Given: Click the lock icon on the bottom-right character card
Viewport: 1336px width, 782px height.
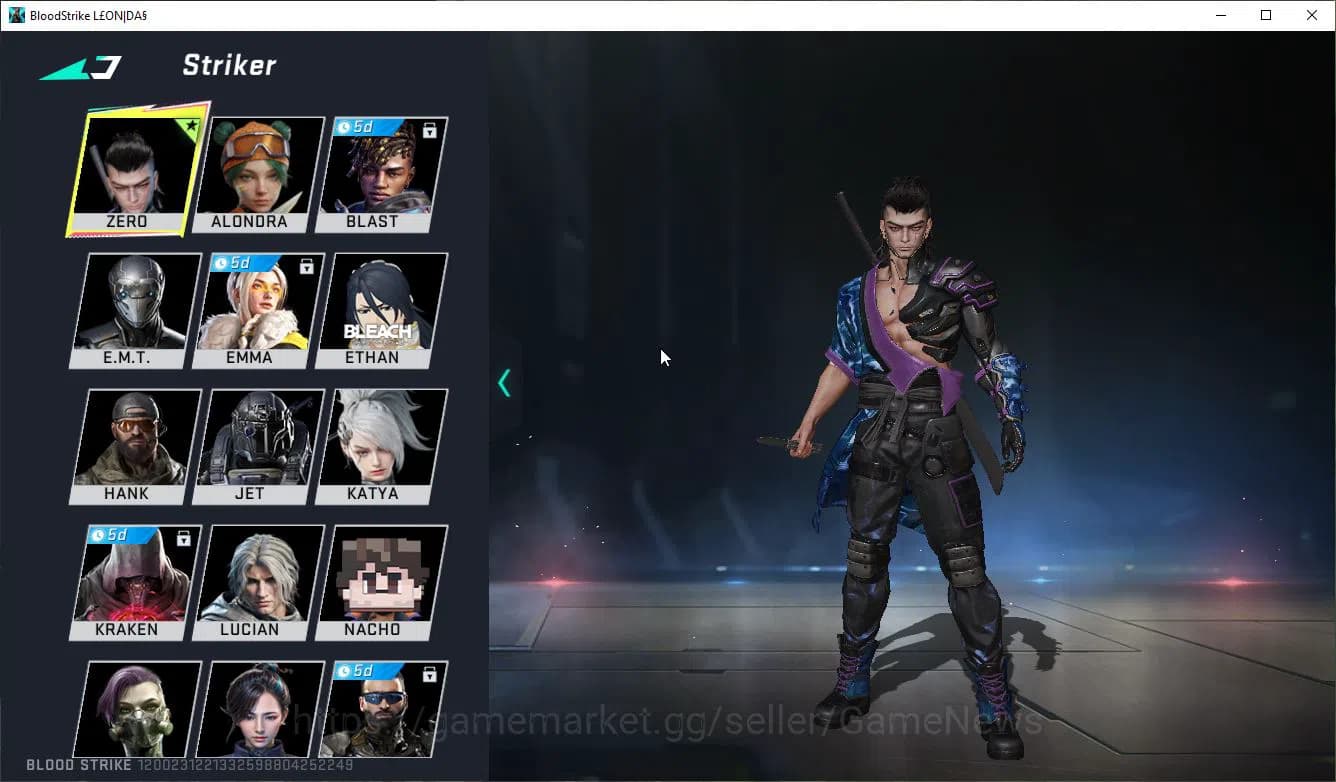Looking at the screenshot, I should point(430,674).
